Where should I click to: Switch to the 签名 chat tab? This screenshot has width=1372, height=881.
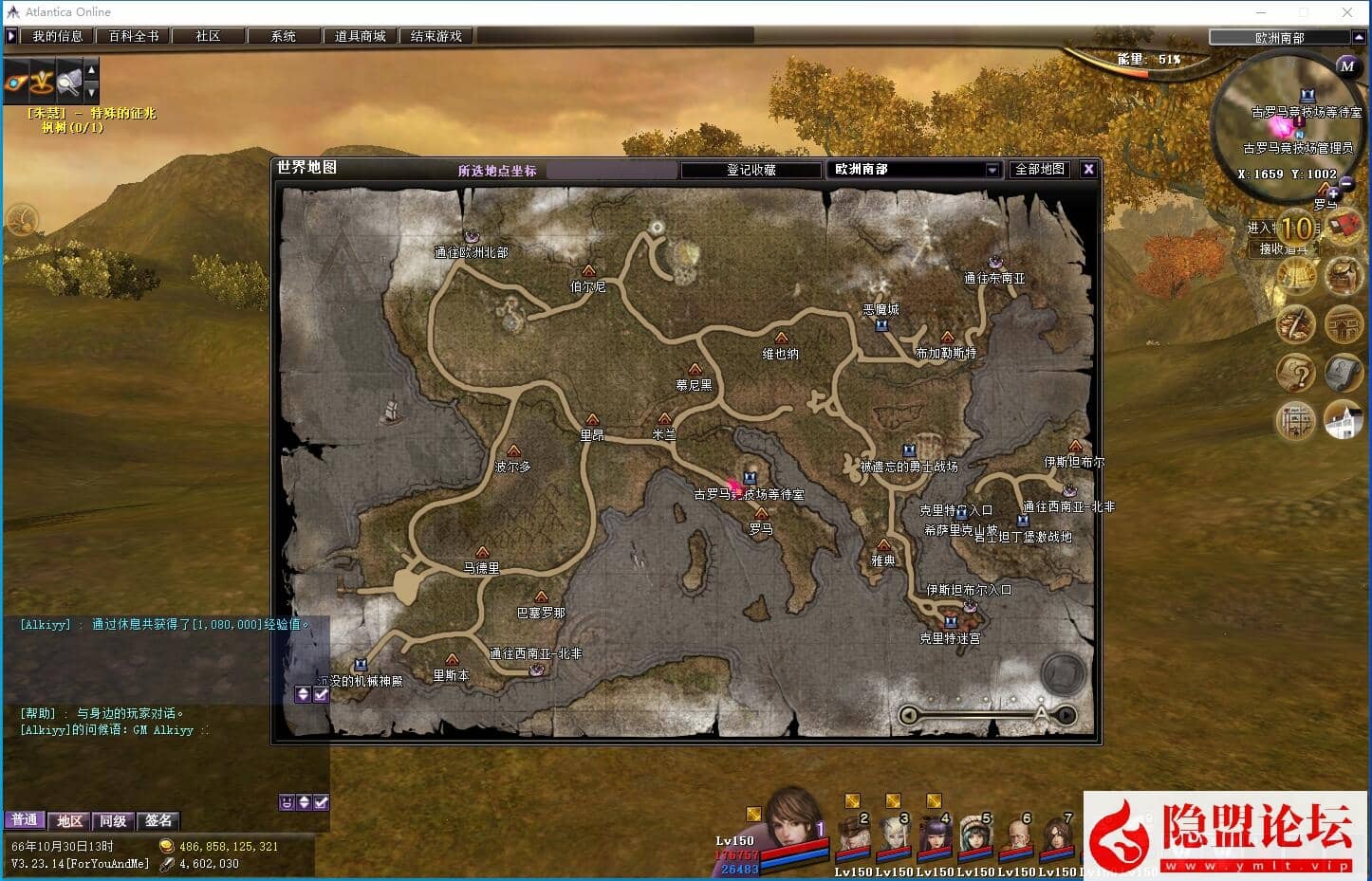pyautogui.click(x=158, y=820)
